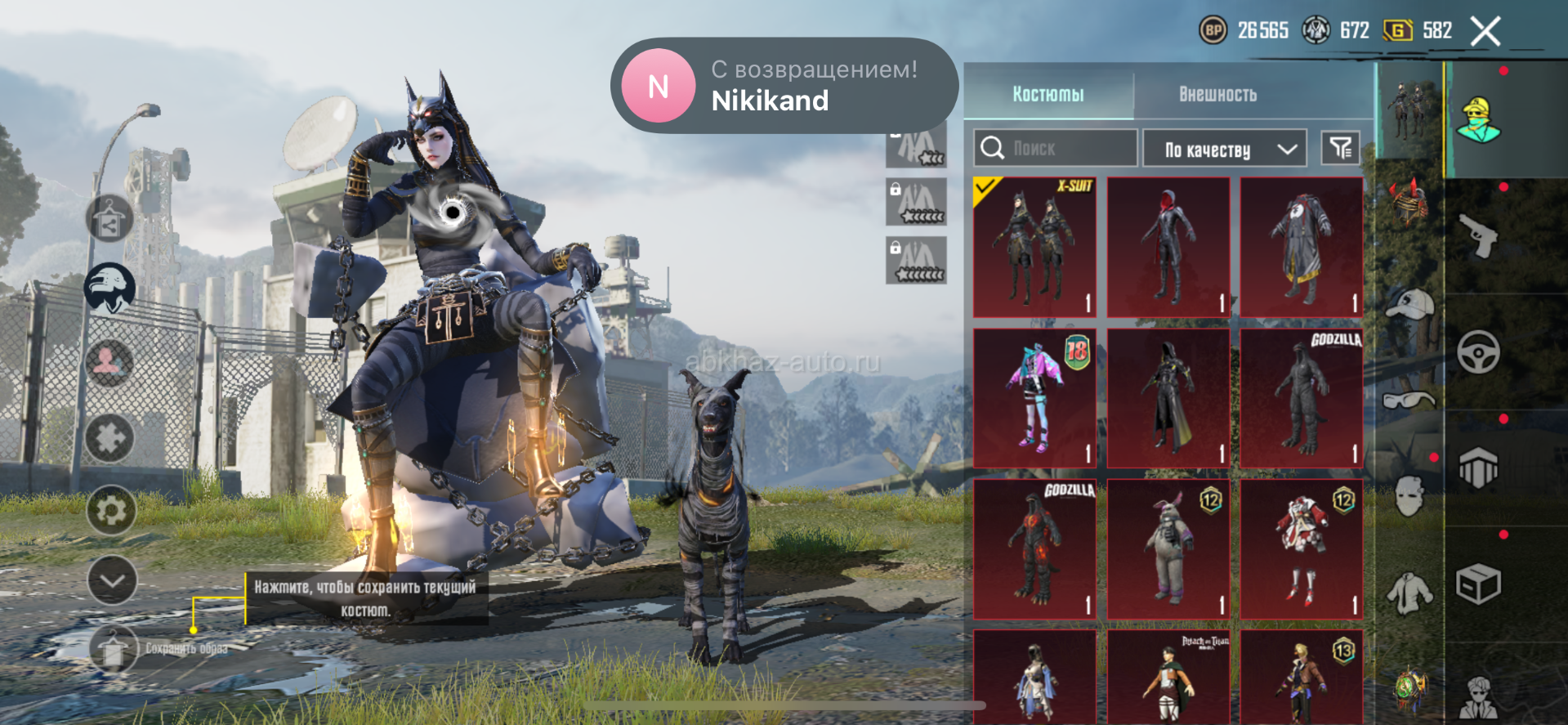
Task: Close the inventory with the X button
Action: tap(1485, 32)
